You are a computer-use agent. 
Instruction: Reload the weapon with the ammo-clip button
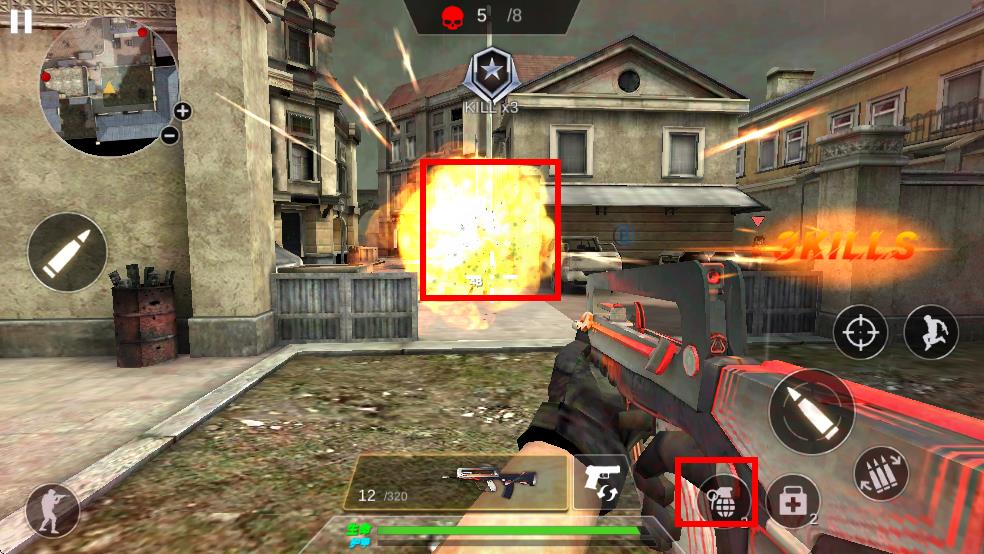pos(881,474)
